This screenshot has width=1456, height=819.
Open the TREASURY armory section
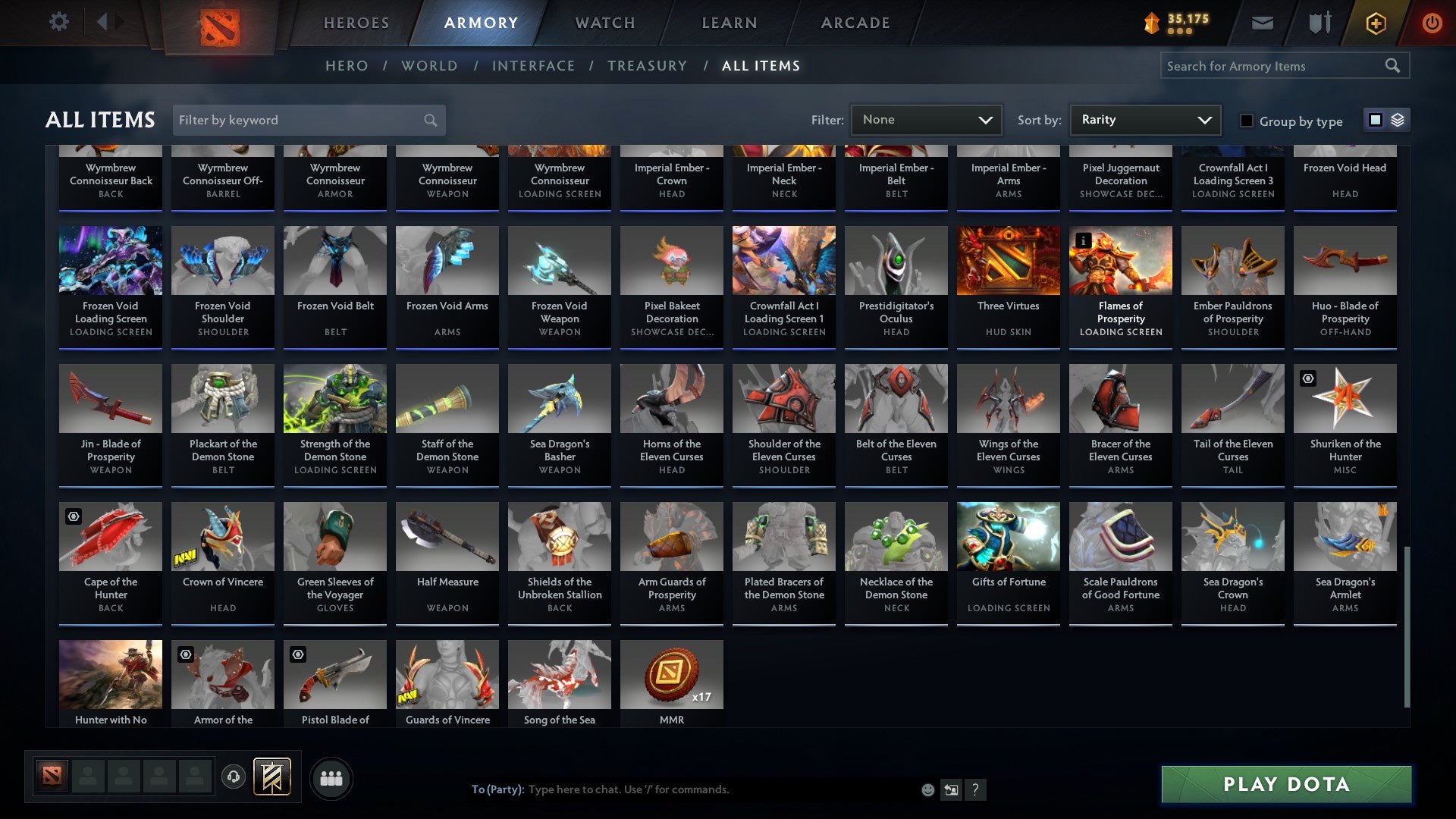point(648,66)
